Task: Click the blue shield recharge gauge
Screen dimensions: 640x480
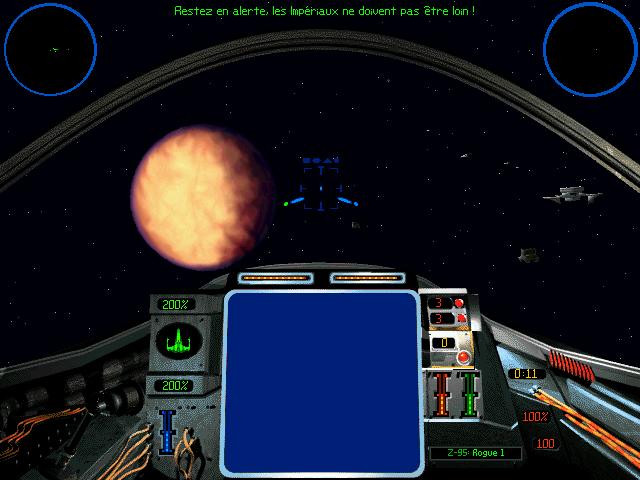Action: [x=168, y=431]
